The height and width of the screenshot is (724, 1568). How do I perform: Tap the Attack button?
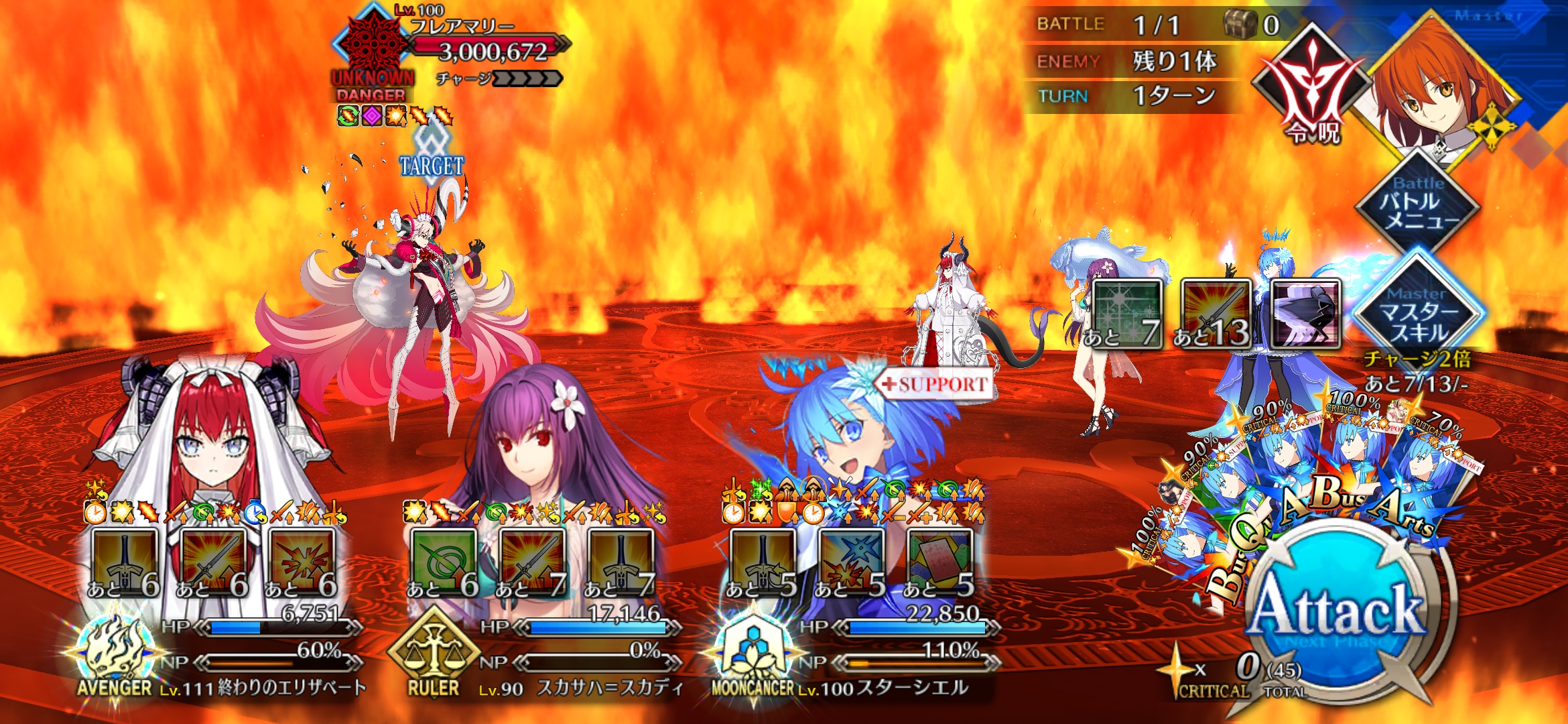click(1337, 611)
